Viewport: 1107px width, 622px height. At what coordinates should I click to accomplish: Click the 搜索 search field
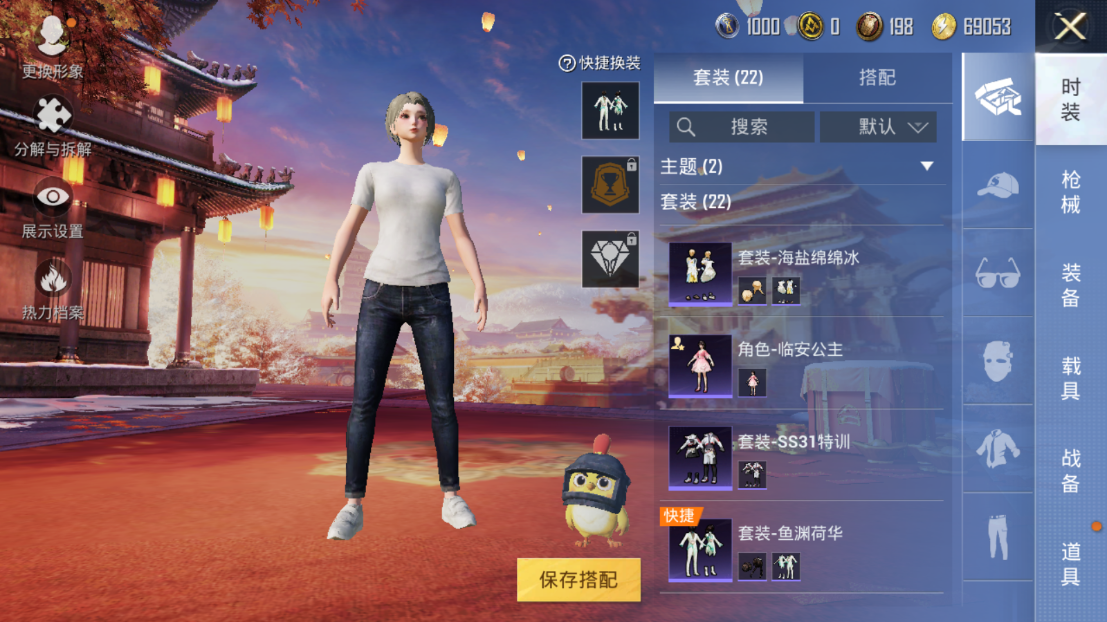[741, 127]
